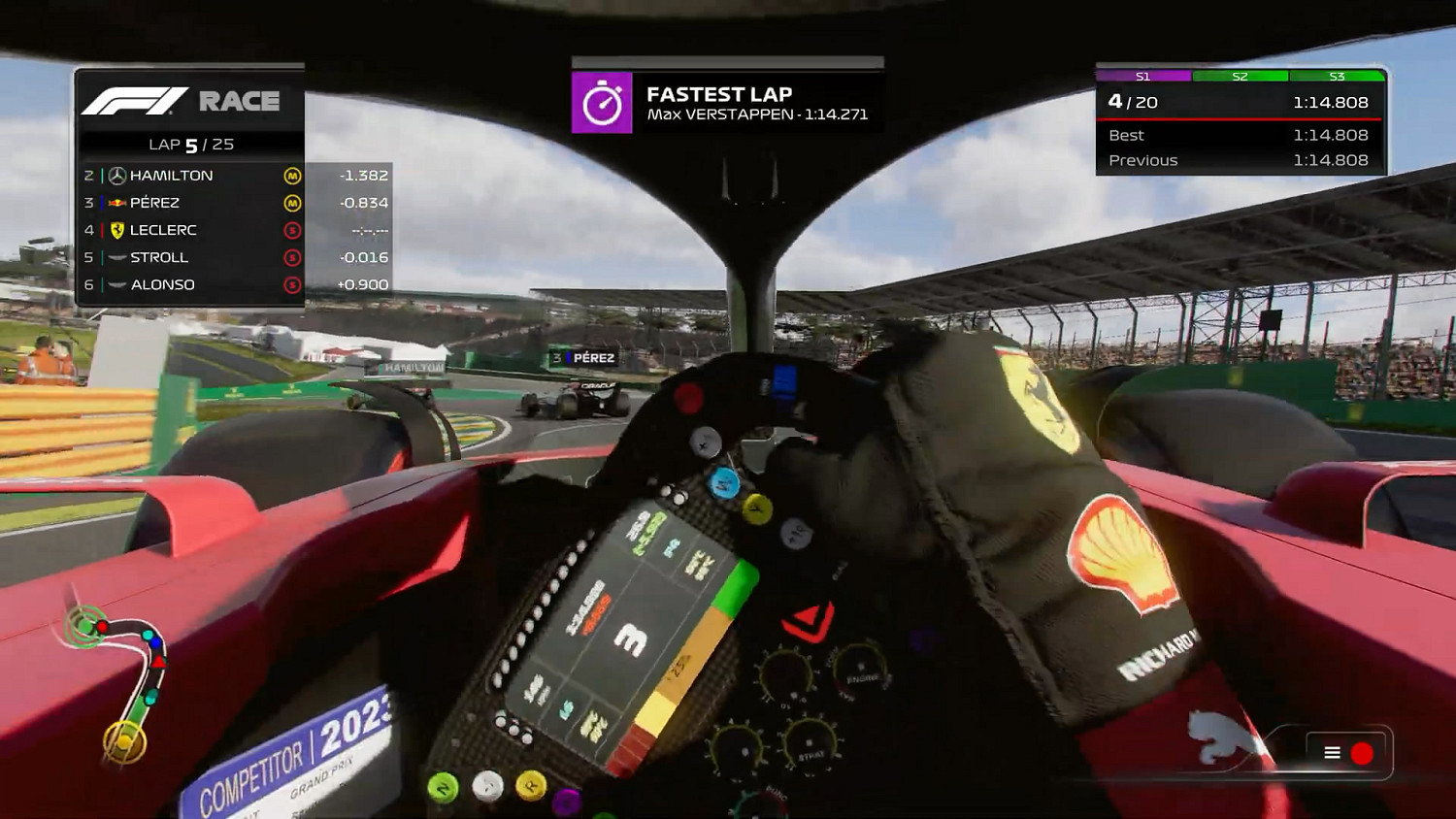This screenshot has width=1456, height=819.
Task: Open the hamburger menu near the record indicator
Action: pos(1330,751)
